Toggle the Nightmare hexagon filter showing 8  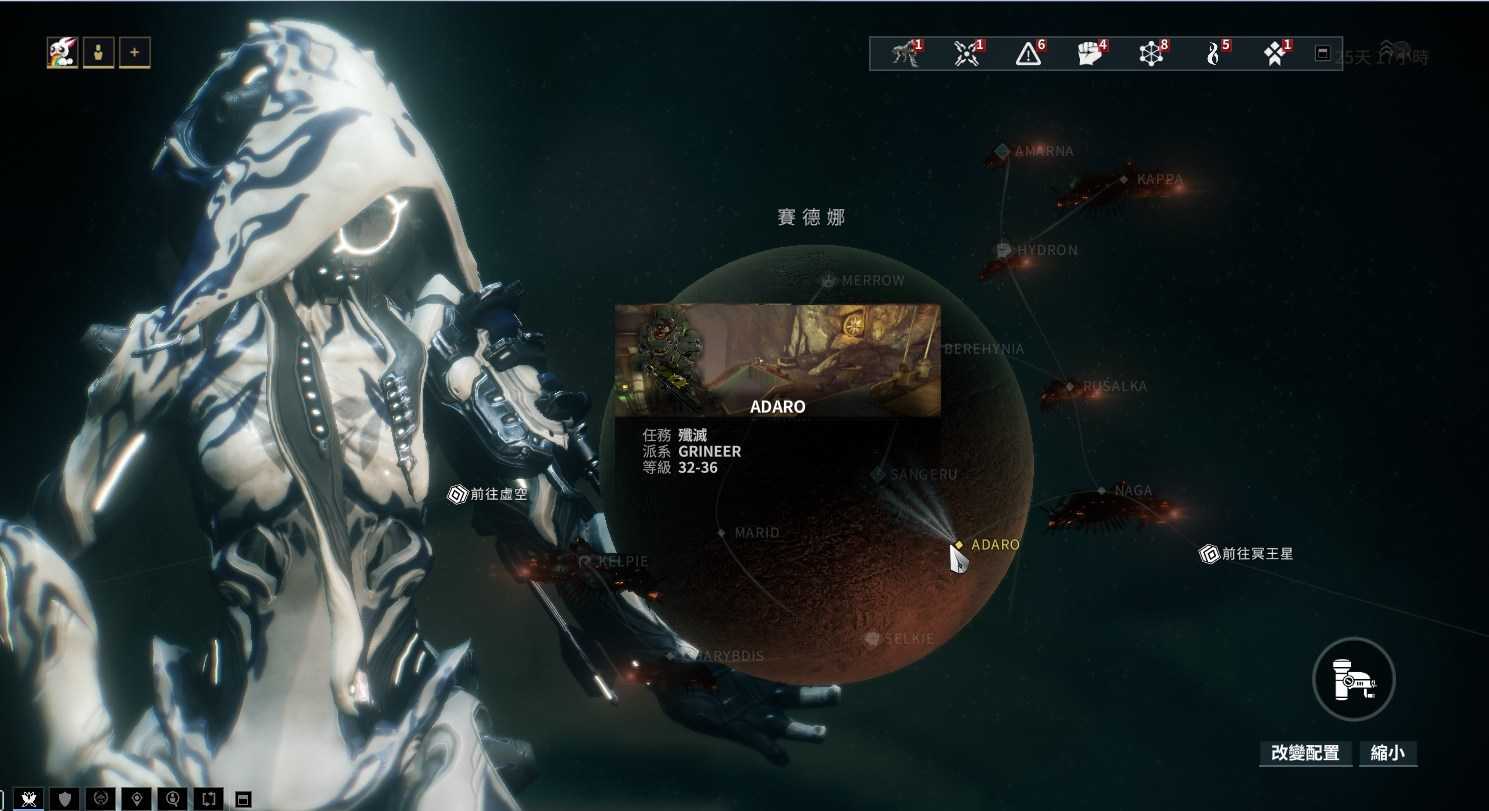[1151, 54]
